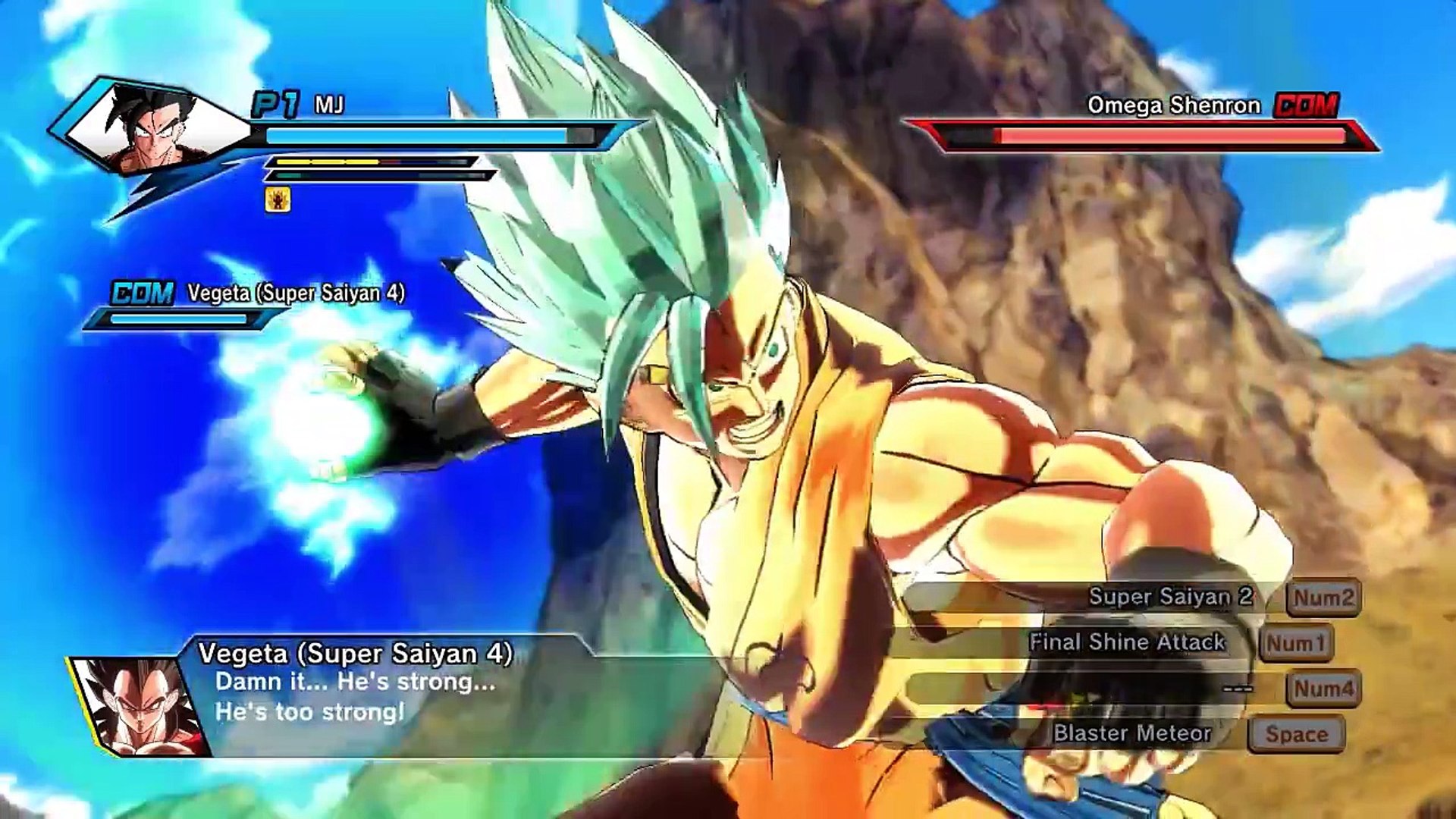1456x819 pixels.
Task: Click the Omega Shenron enemy name label
Action: (1173, 105)
